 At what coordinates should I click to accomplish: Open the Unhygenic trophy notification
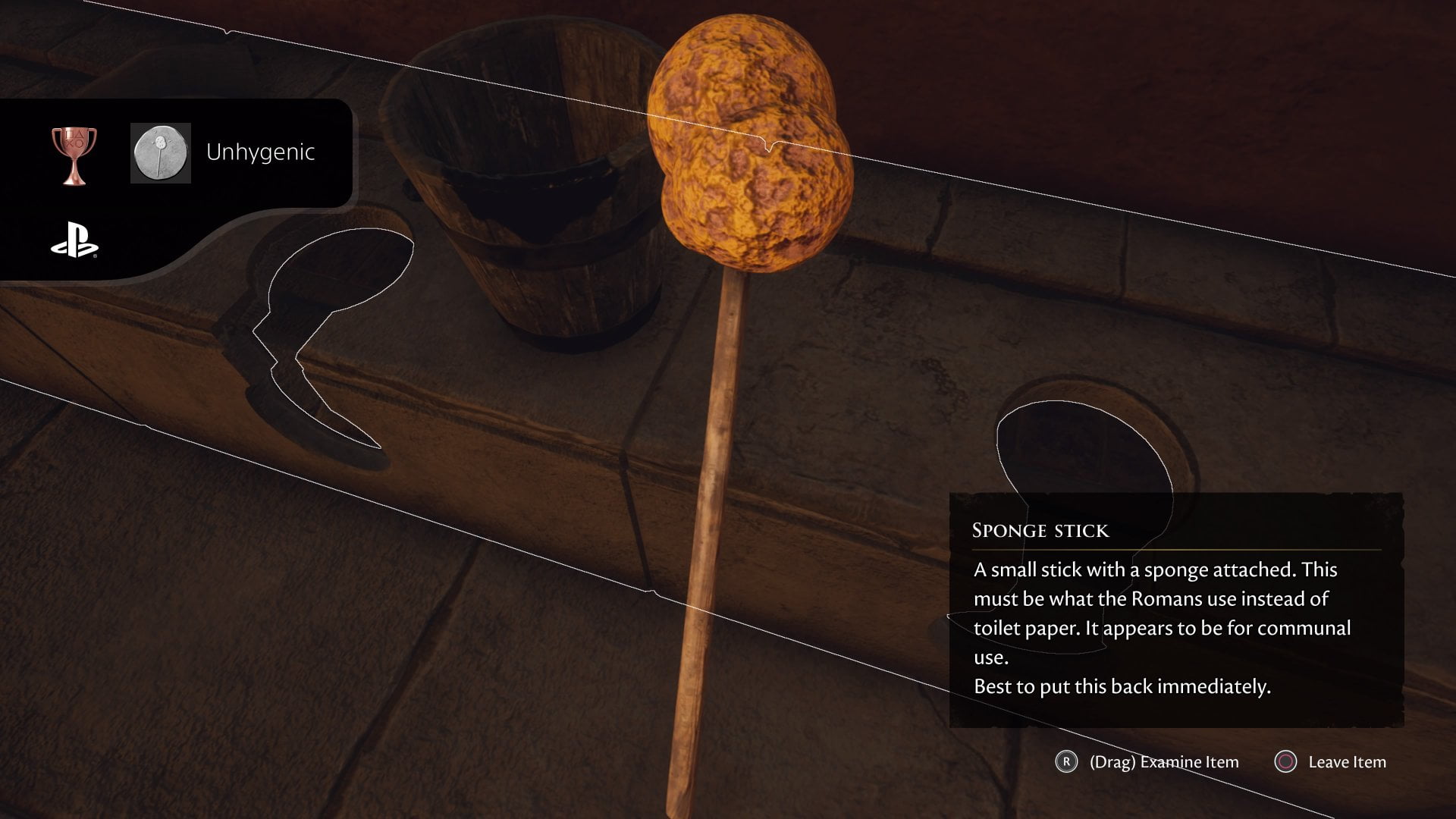[x=260, y=152]
